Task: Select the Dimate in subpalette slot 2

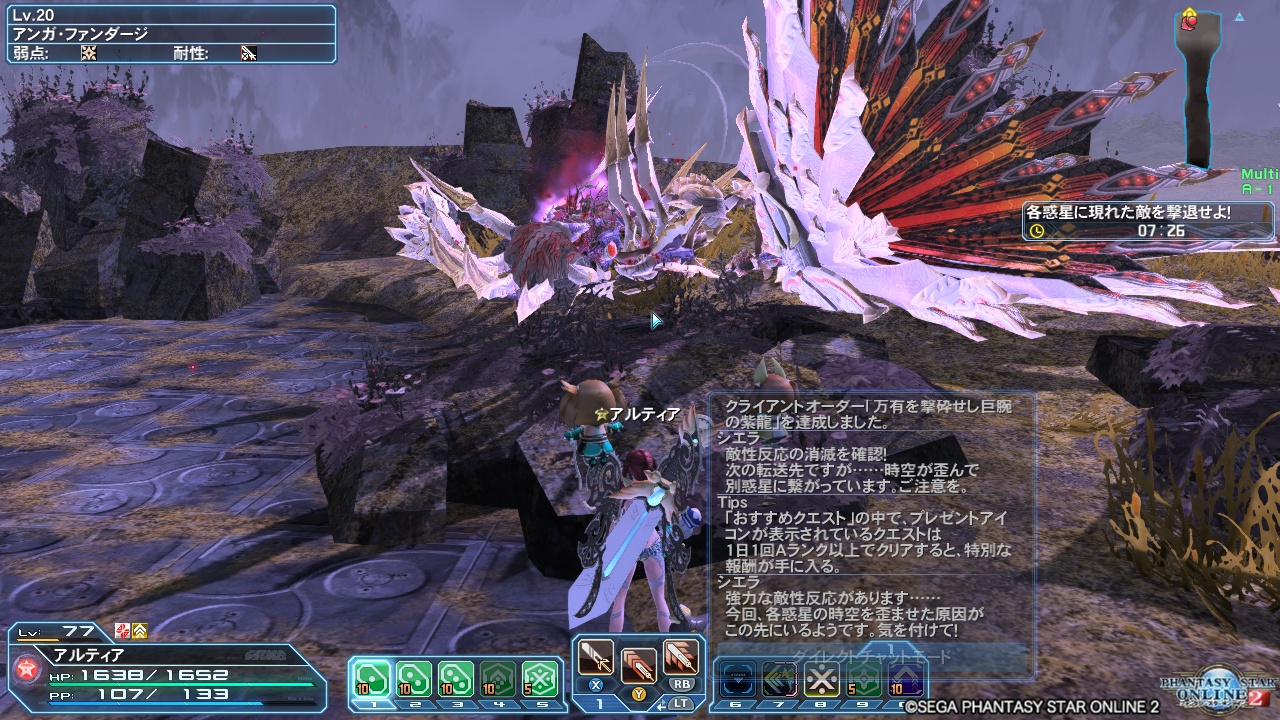Action: [x=415, y=677]
